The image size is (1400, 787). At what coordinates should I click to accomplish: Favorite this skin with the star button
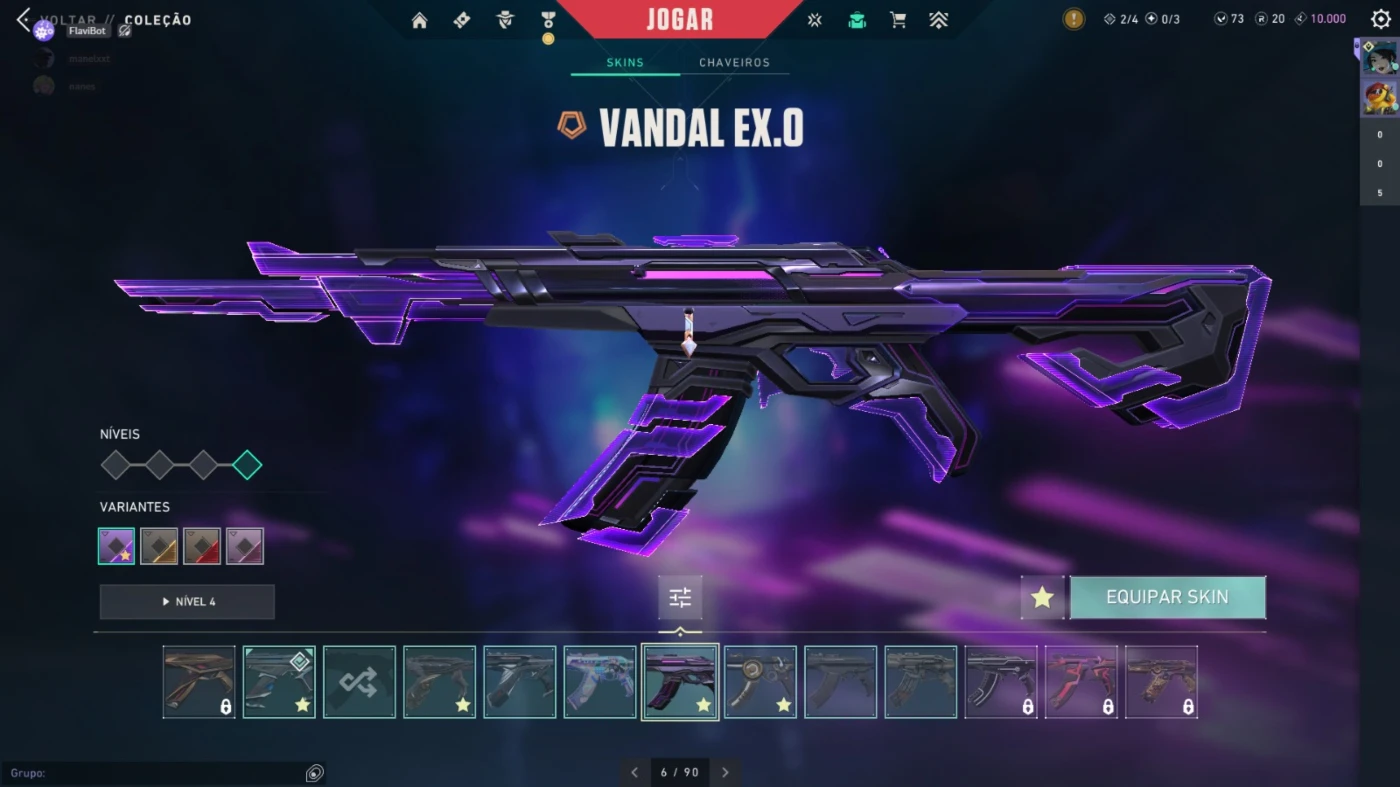[x=1042, y=597]
